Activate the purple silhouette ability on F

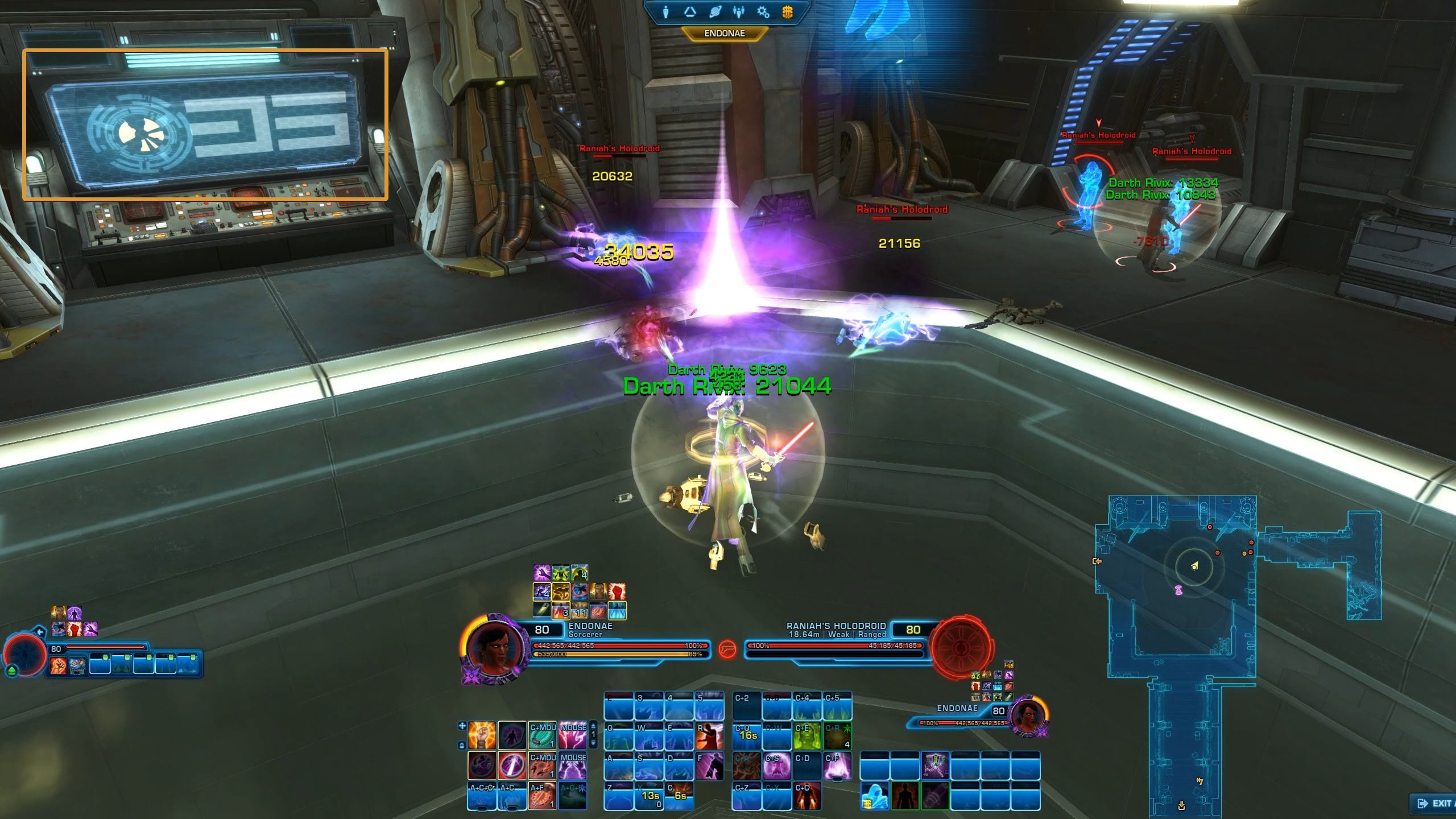click(709, 766)
